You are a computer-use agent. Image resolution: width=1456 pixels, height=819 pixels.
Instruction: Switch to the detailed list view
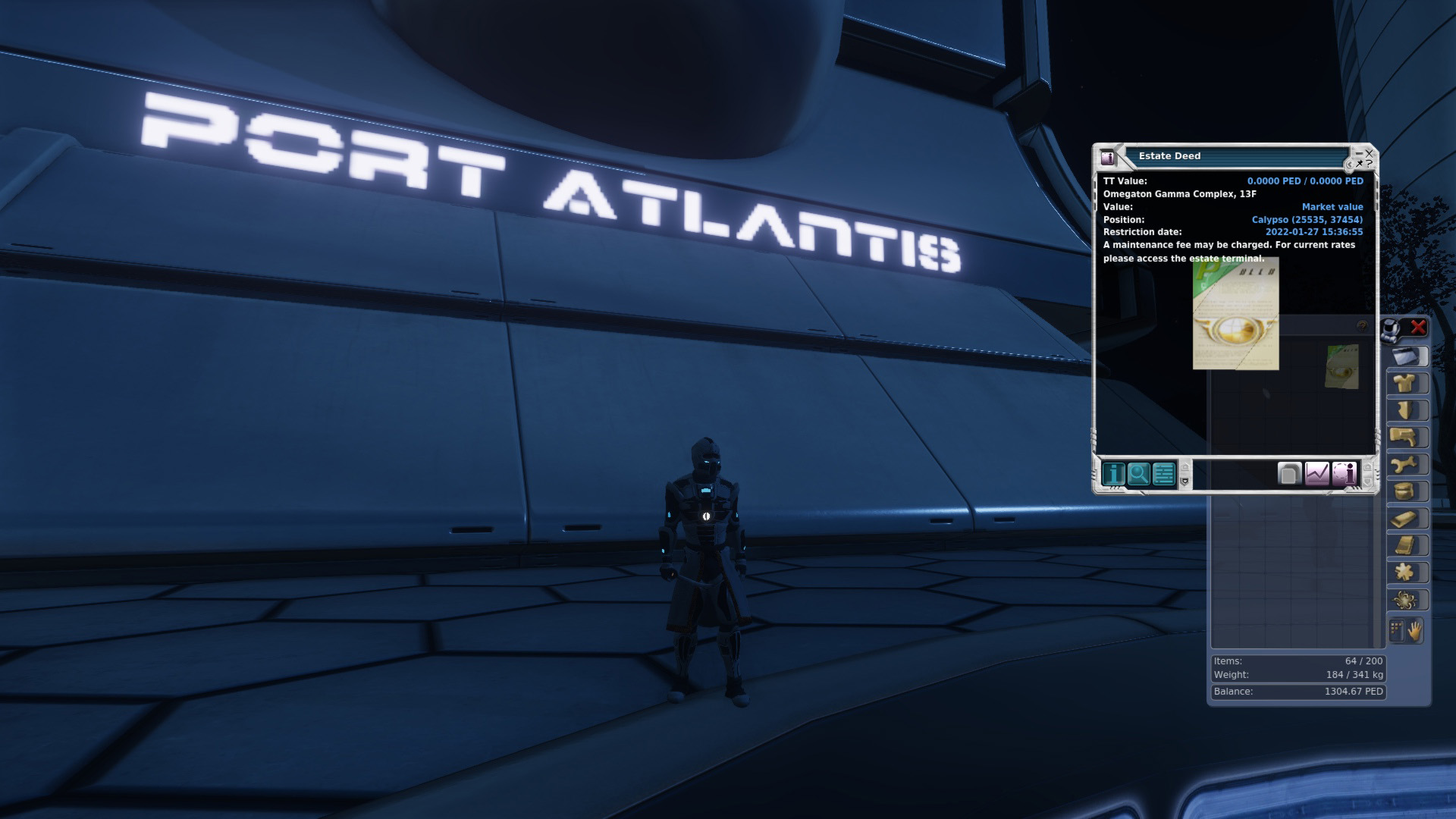[x=1163, y=474]
